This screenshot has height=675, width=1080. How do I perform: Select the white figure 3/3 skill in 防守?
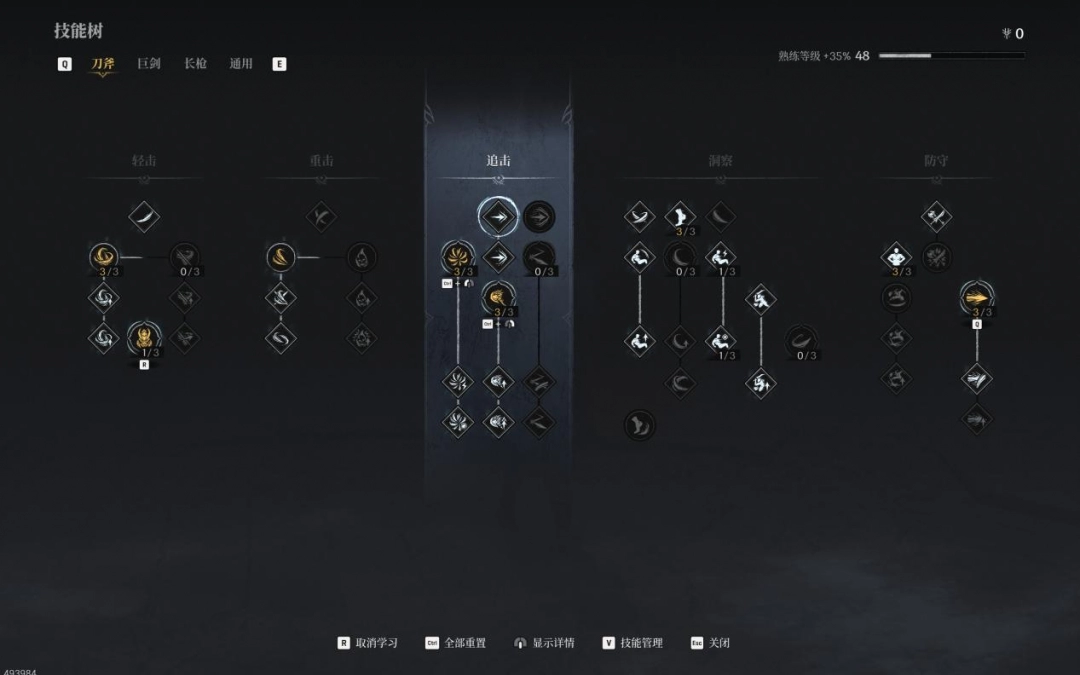(x=897, y=257)
